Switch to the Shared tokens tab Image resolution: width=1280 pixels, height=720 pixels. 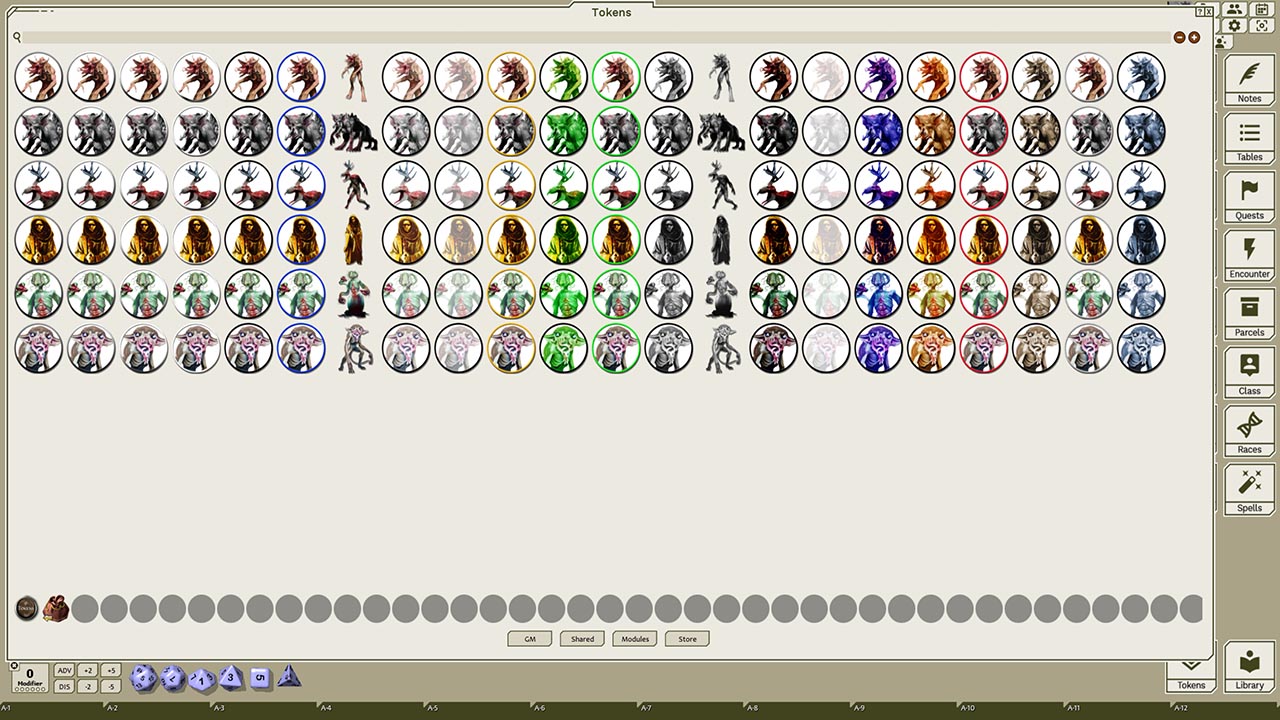[581, 639]
